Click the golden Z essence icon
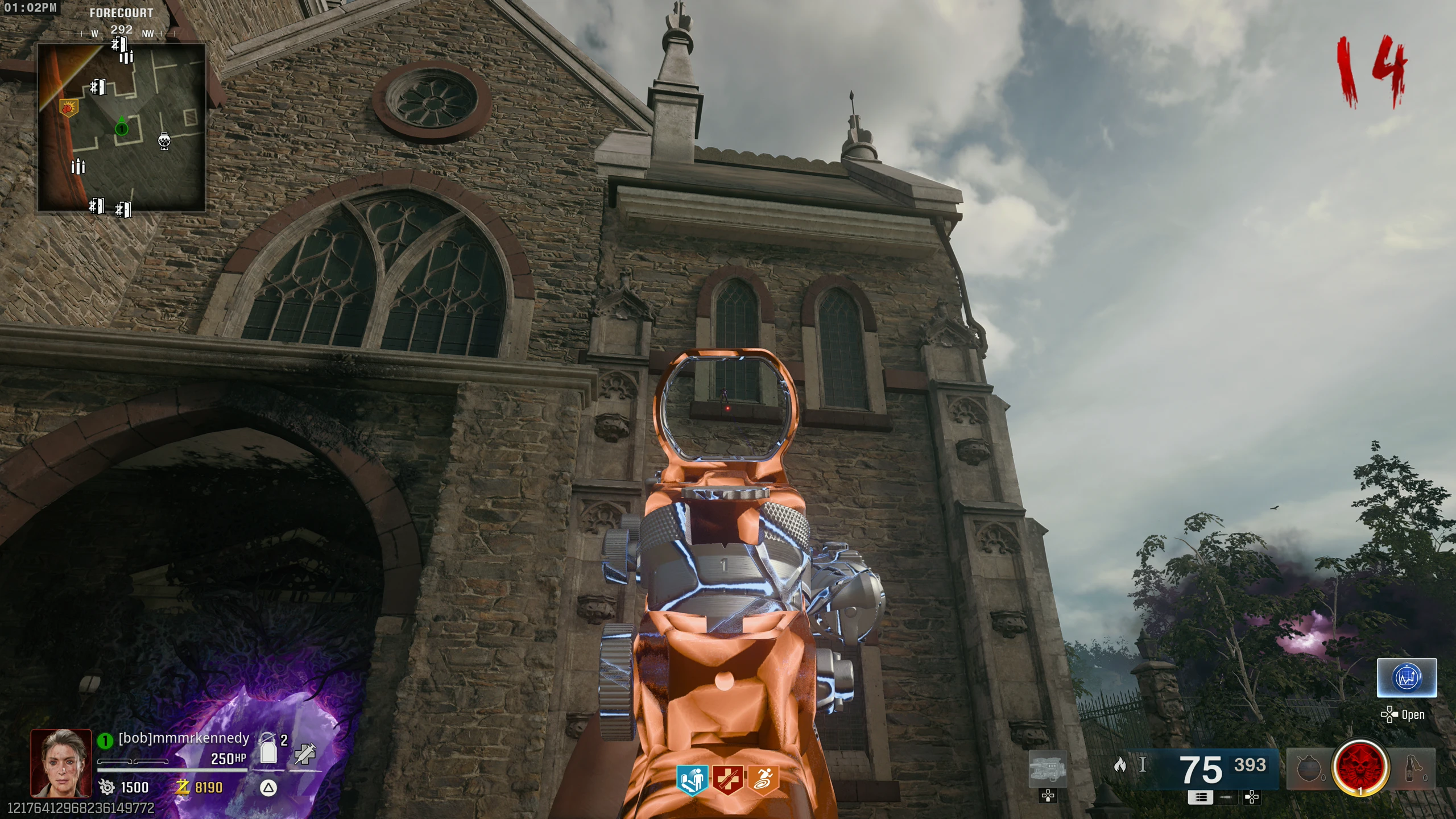 pyautogui.click(x=183, y=787)
